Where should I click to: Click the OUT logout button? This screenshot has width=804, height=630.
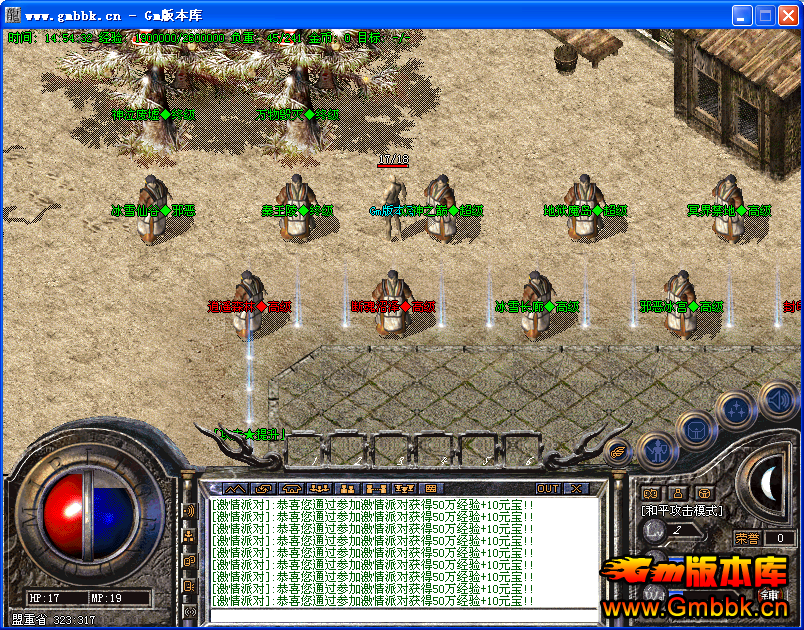tap(548, 488)
